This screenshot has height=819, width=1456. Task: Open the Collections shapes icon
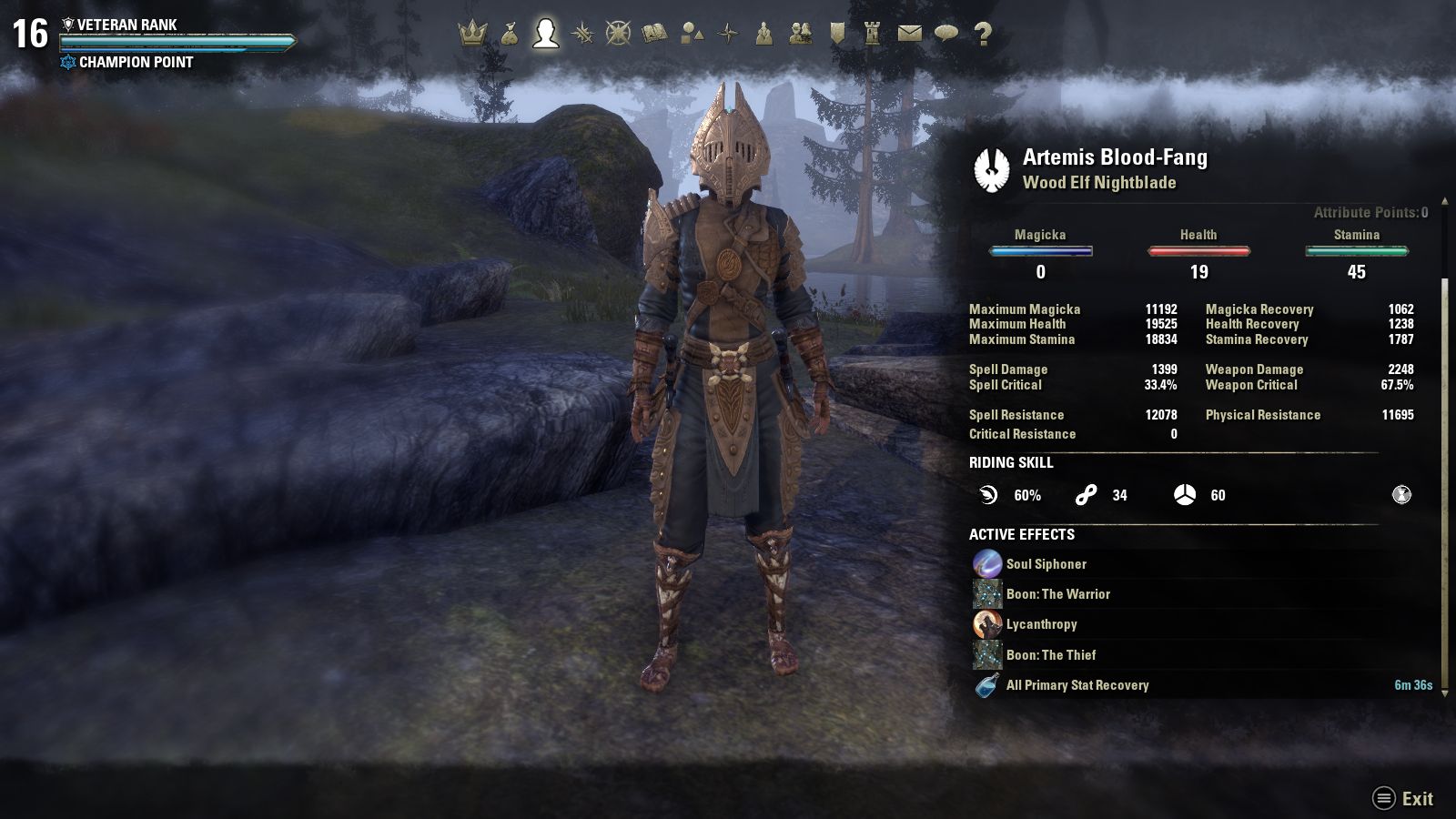point(692,35)
